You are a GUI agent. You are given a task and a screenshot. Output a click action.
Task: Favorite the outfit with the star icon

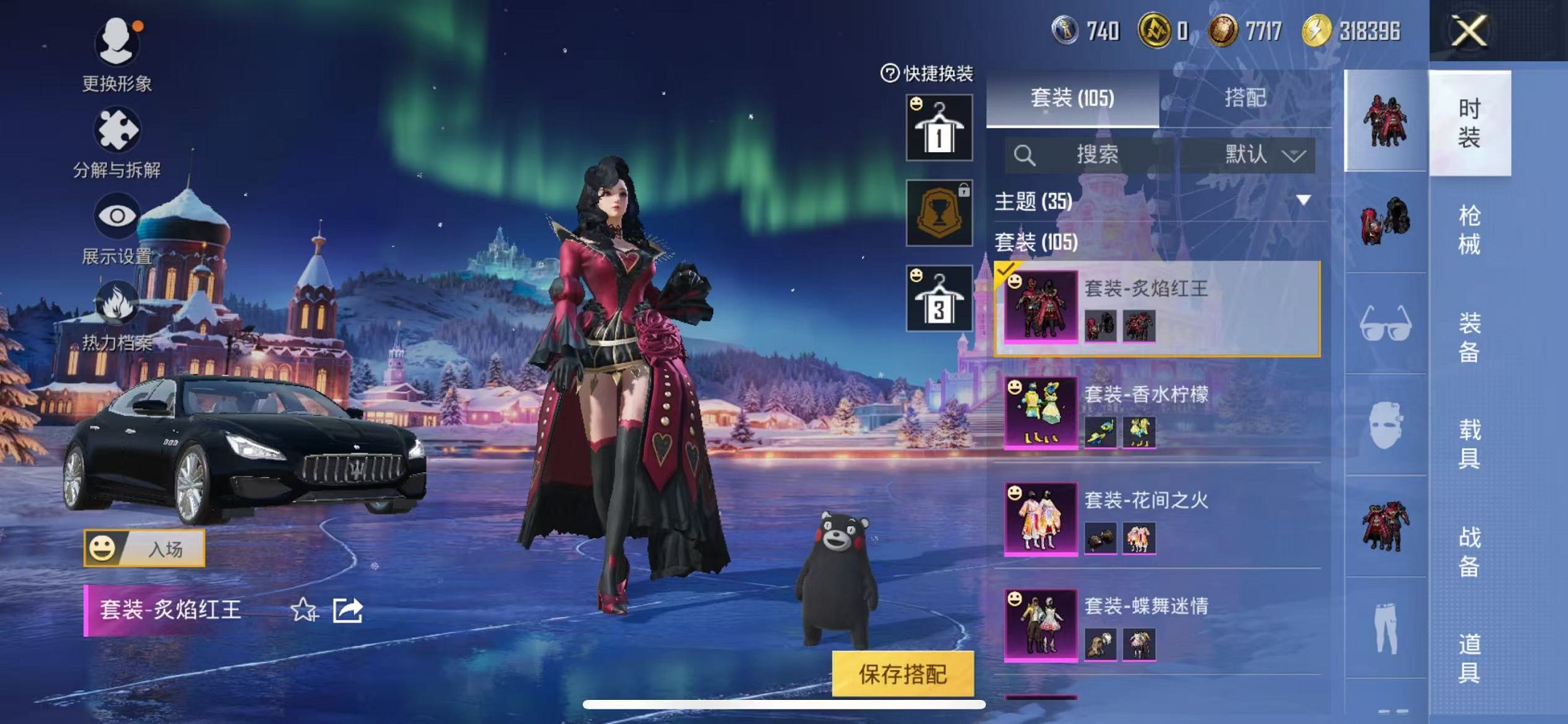[303, 610]
